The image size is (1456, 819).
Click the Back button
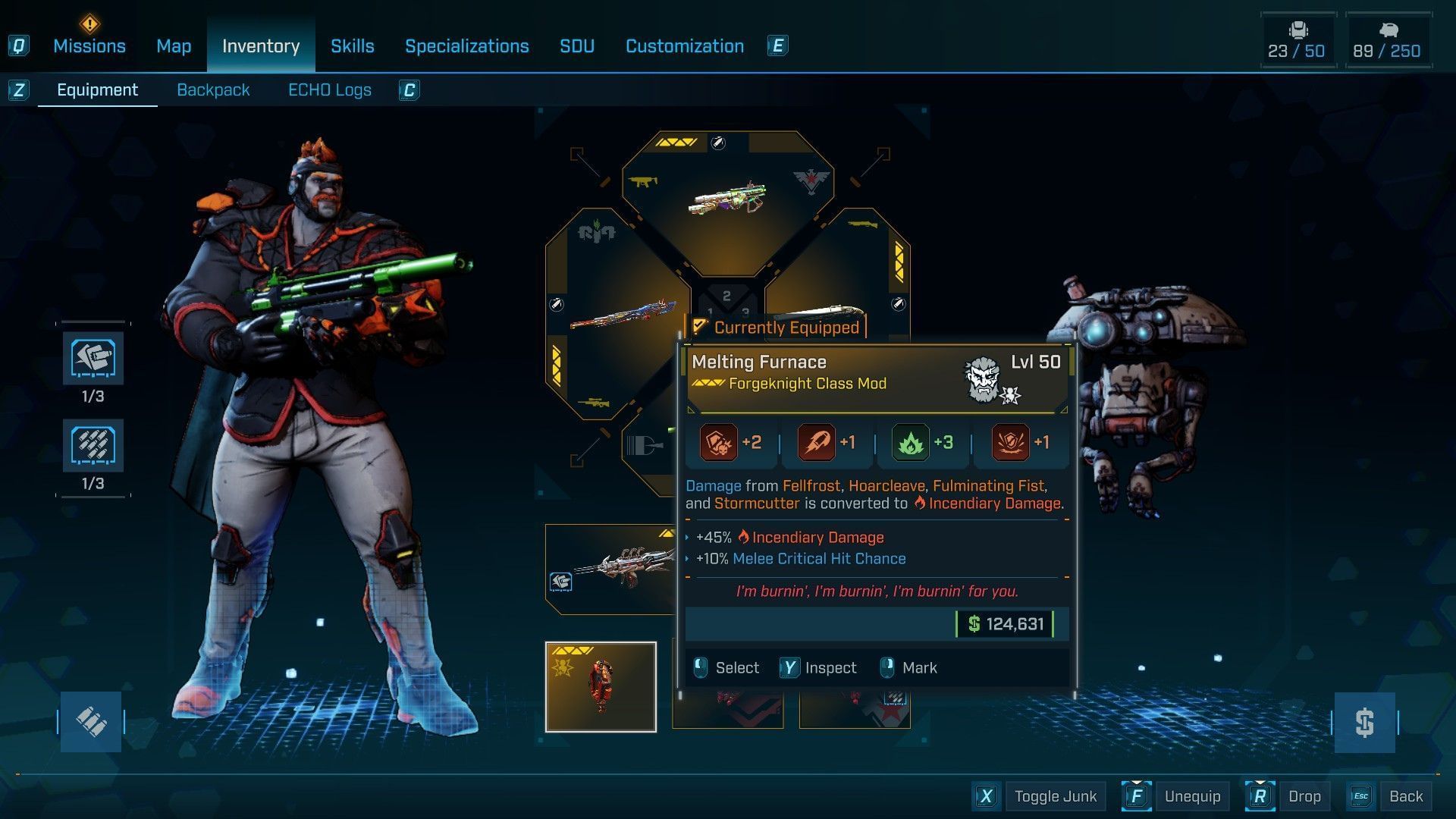click(x=1405, y=796)
